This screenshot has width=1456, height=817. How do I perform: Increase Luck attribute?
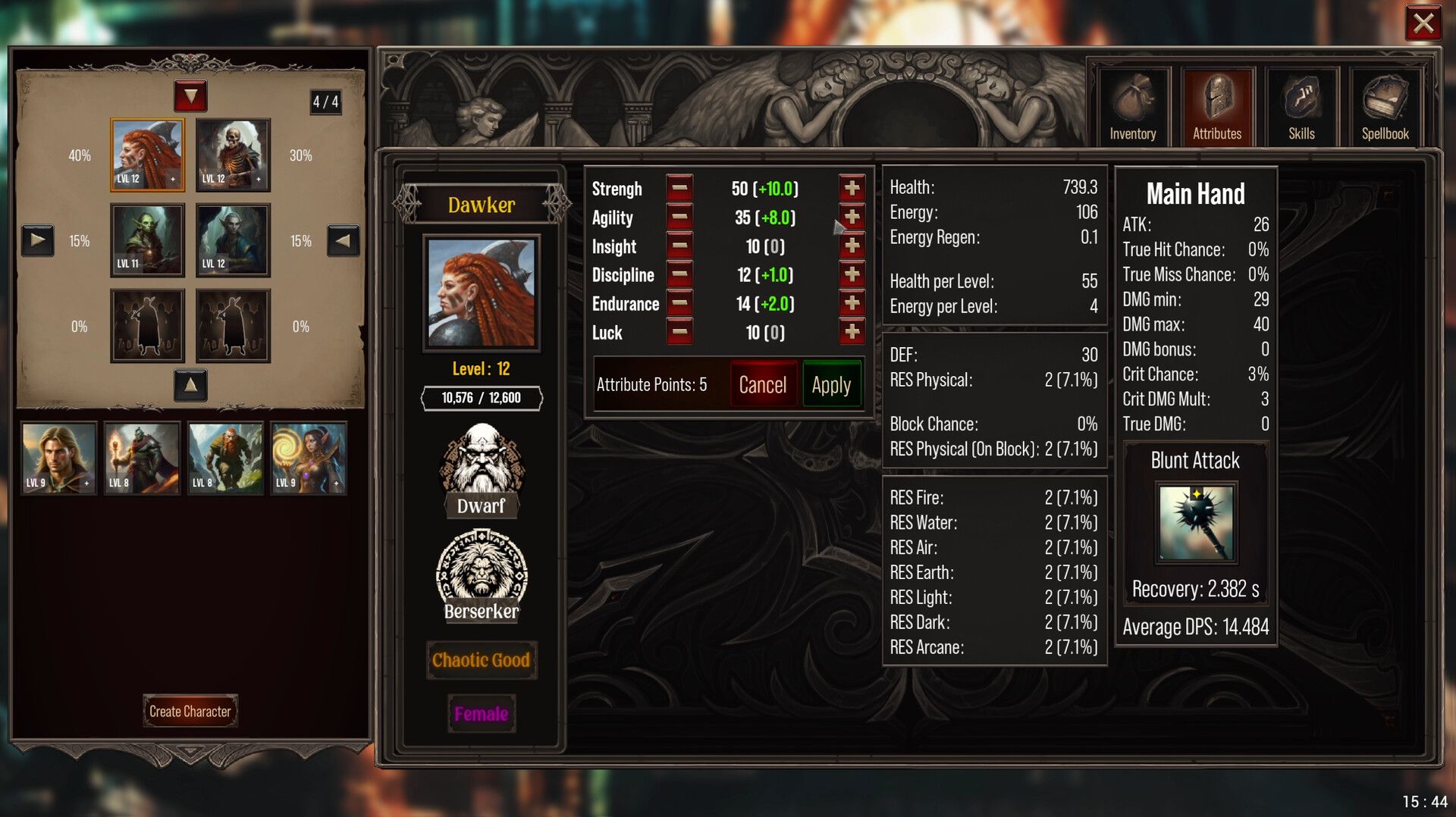[x=852, y=332]
